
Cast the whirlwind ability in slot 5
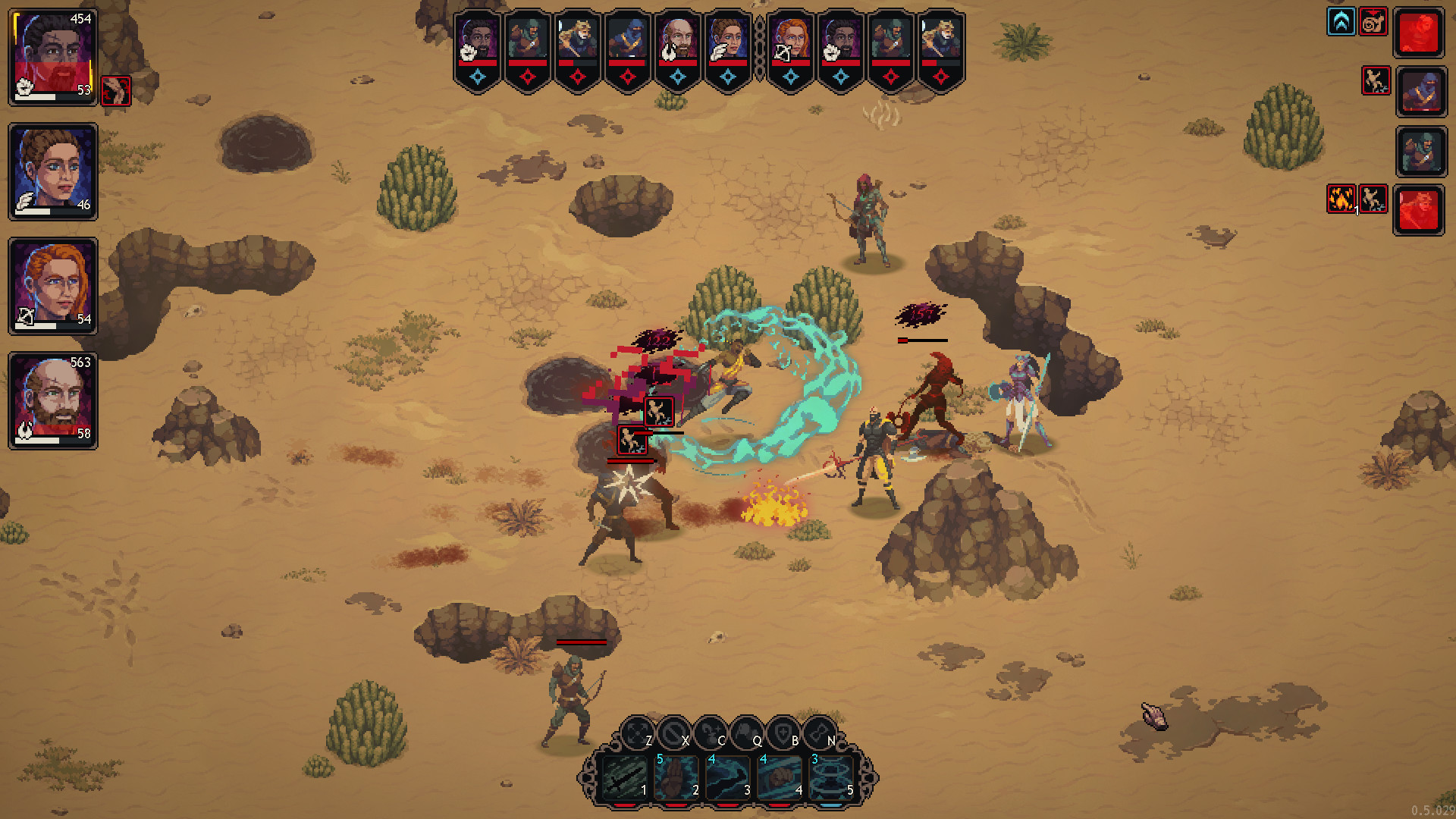833,779
